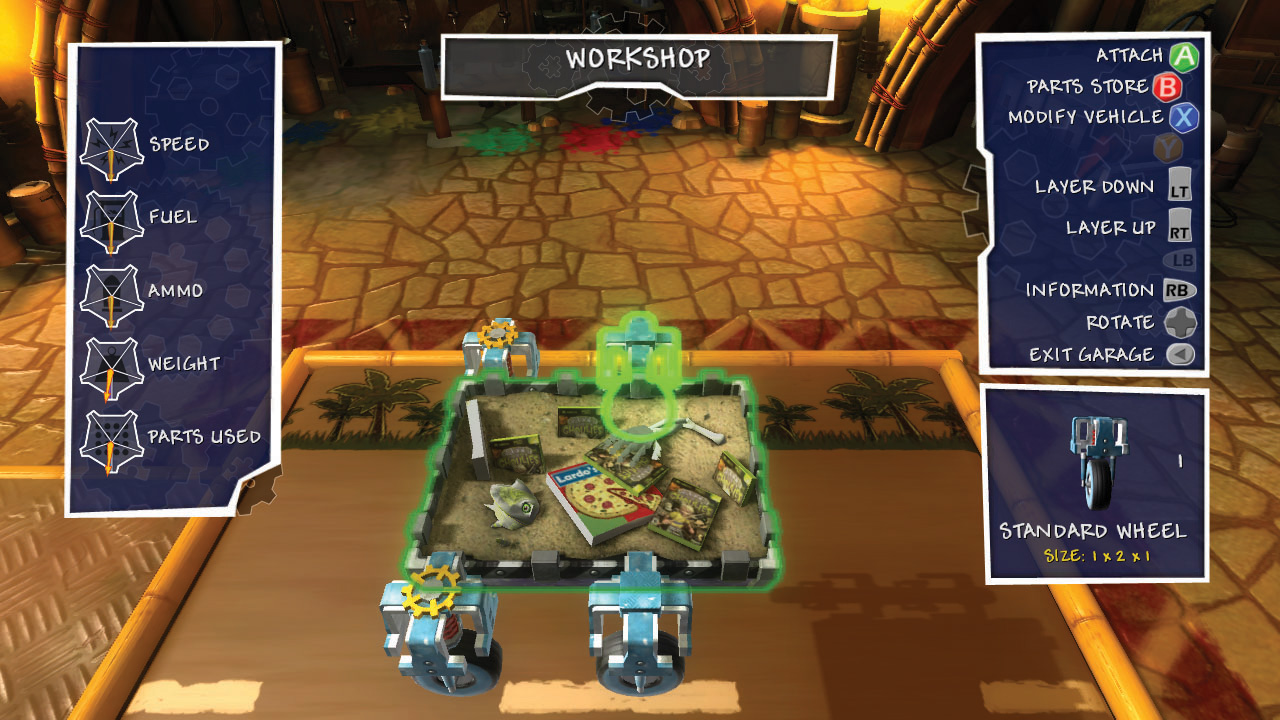Screen dimensions: 1280x720
Task: Toggle Layer Down with the LT button
Action: tap(1180, 184)
